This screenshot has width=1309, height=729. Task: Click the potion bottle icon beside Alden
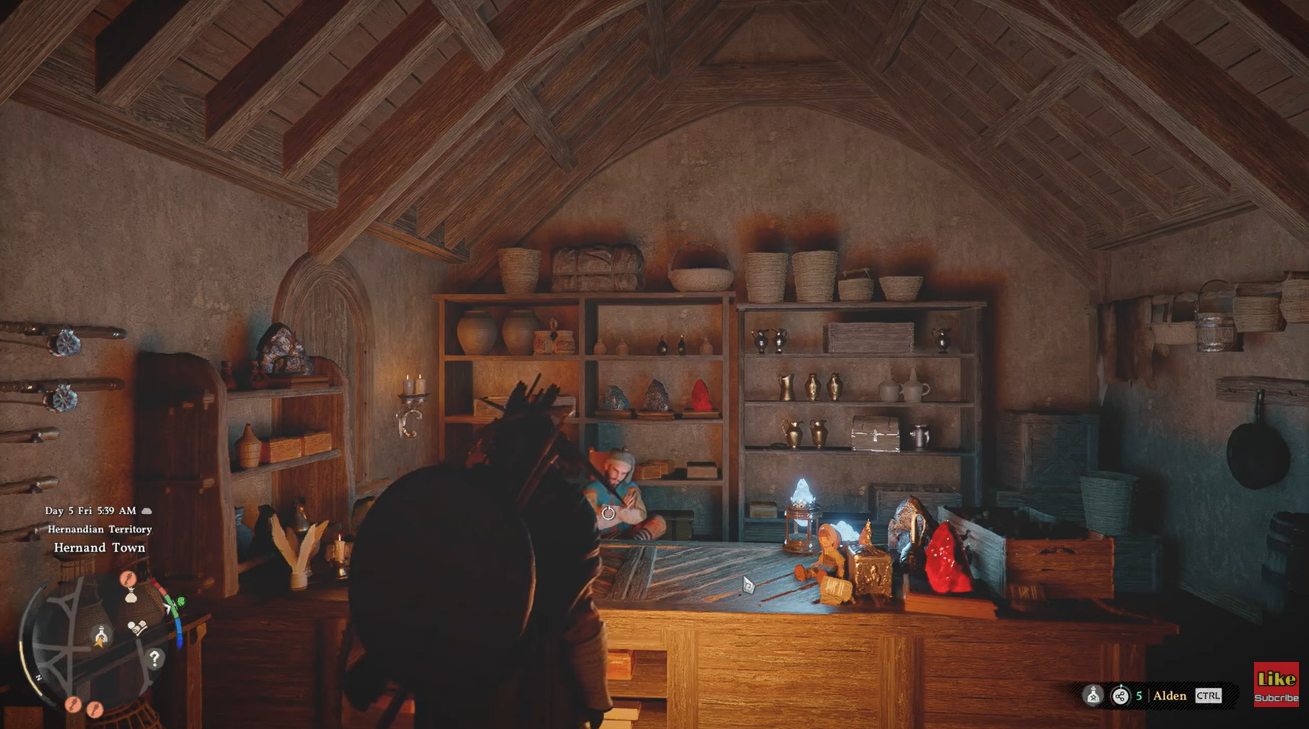click(1093, 696)
